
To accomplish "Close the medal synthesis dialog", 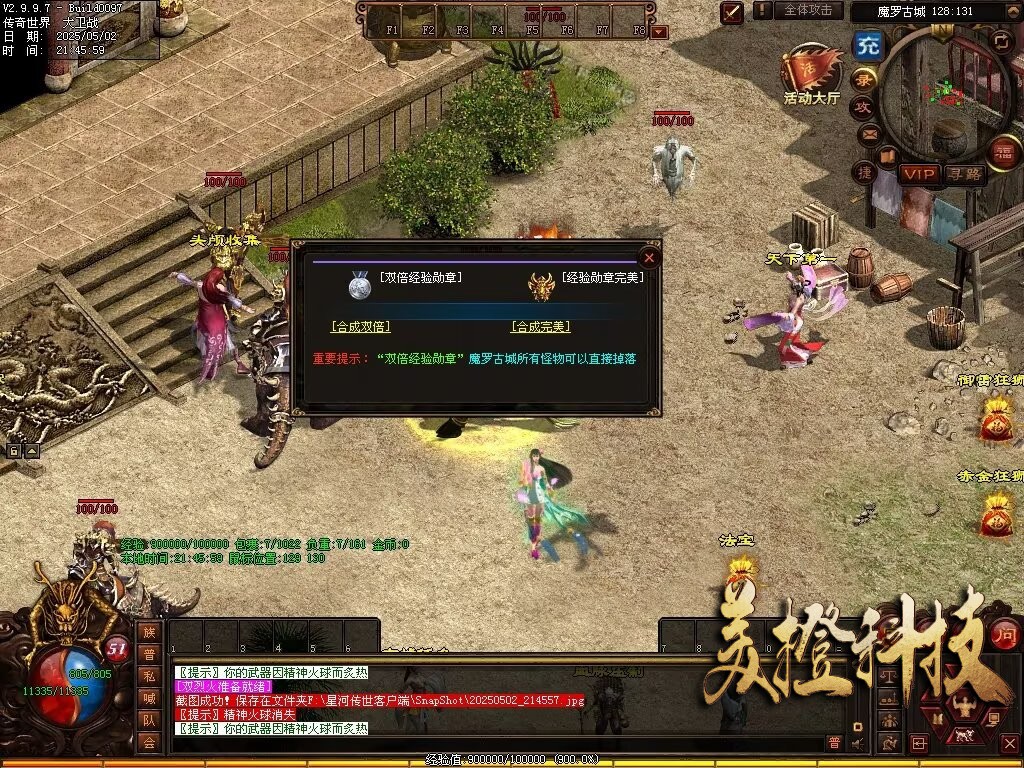I will [649, 258].
